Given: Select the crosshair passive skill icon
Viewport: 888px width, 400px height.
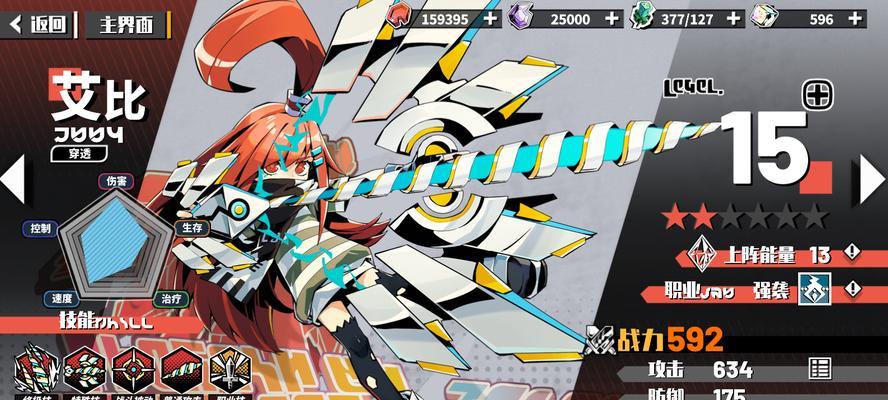Looking at the screenshot, I should coord(133,369).
